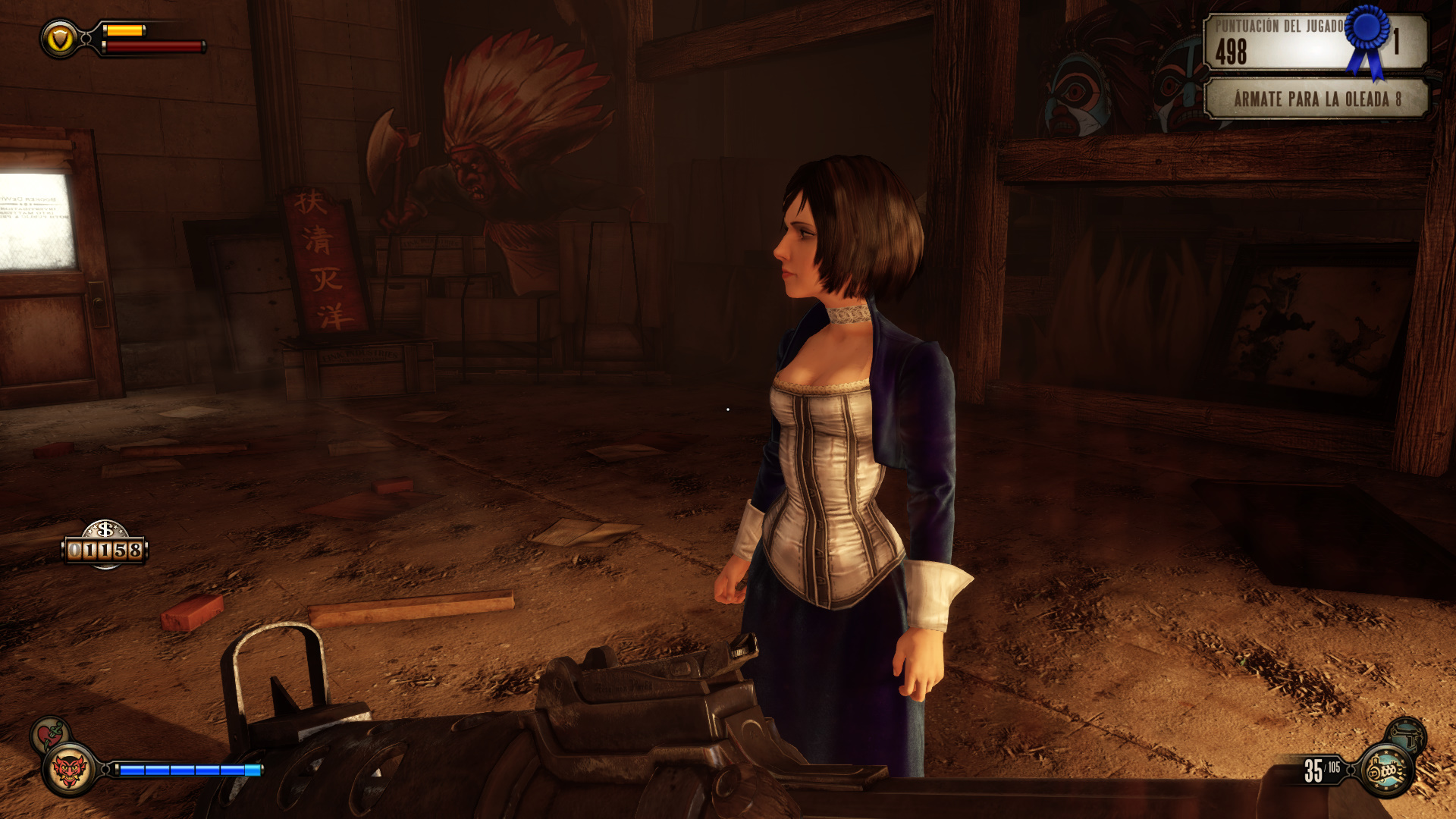Click the gold shield emblem icon
Screen dimensions: 1456x819
point(59,39)
